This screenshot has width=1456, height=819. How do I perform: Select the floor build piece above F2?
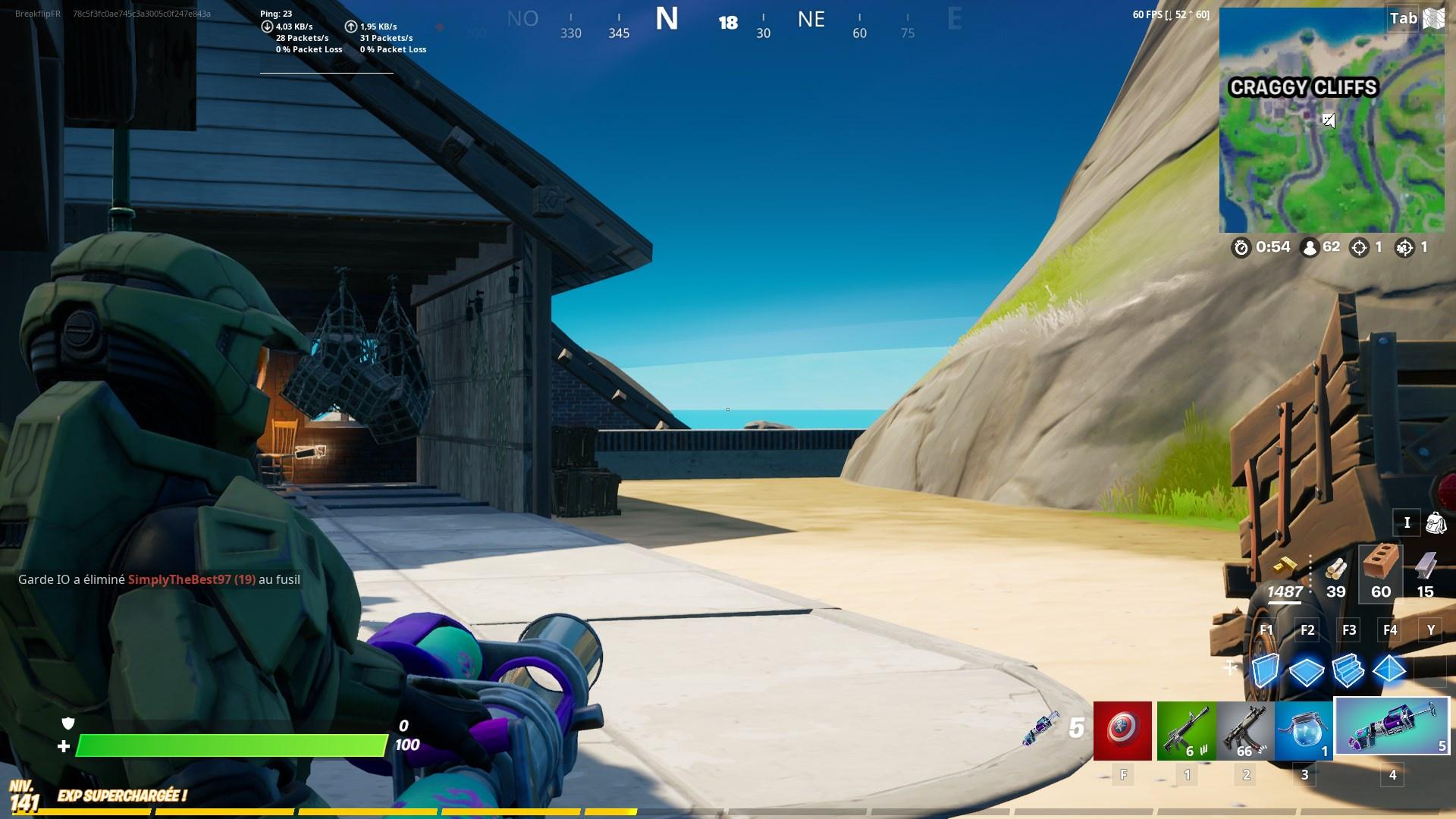1306,670
